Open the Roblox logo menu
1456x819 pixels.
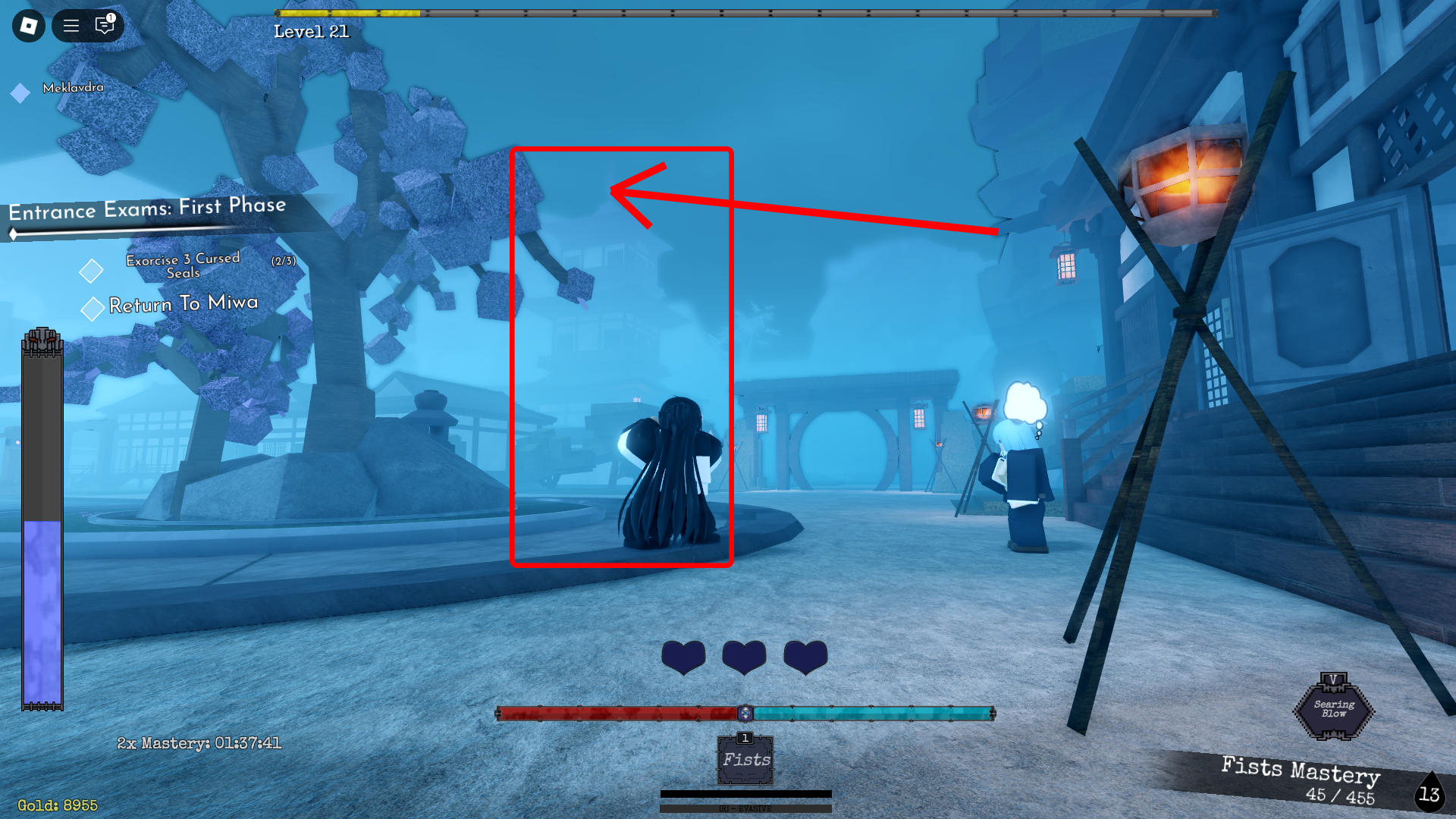[x=27, y=25]
